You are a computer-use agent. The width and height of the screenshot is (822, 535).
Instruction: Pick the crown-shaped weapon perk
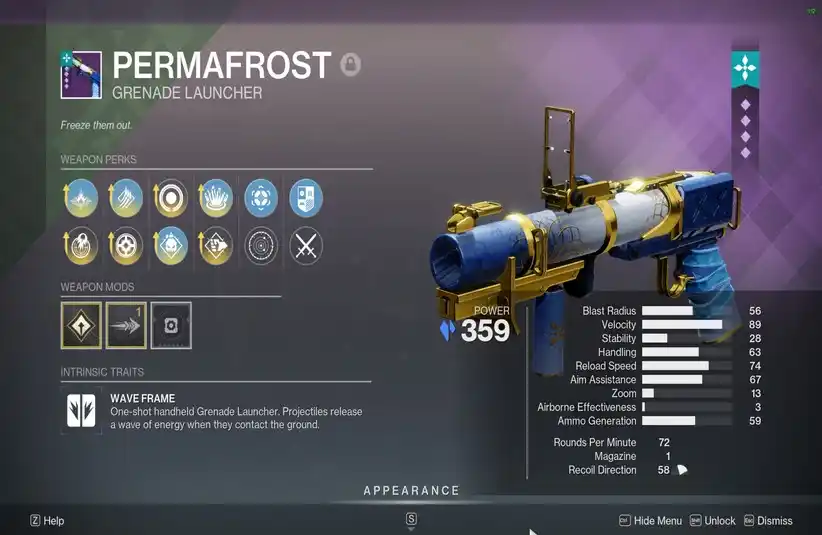coord(216,198)
